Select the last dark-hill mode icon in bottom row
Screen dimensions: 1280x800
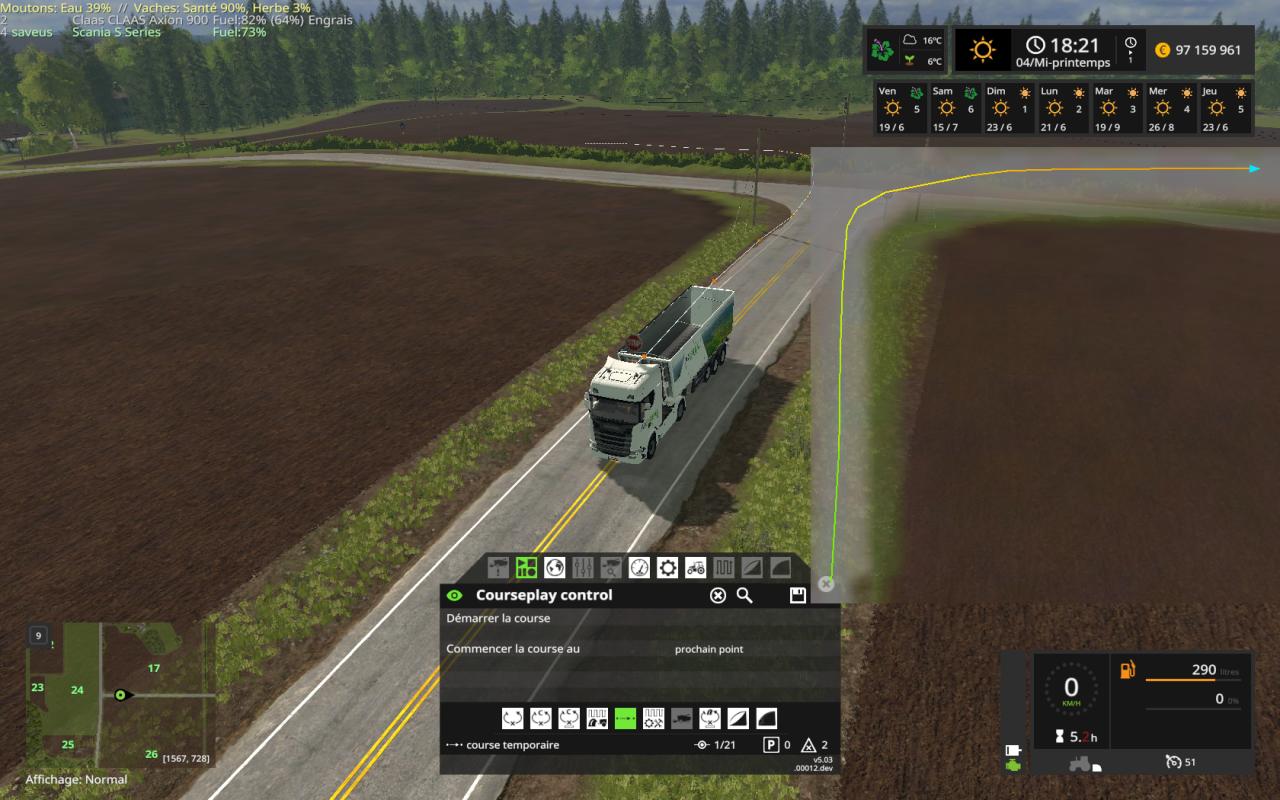click(766, 718)
